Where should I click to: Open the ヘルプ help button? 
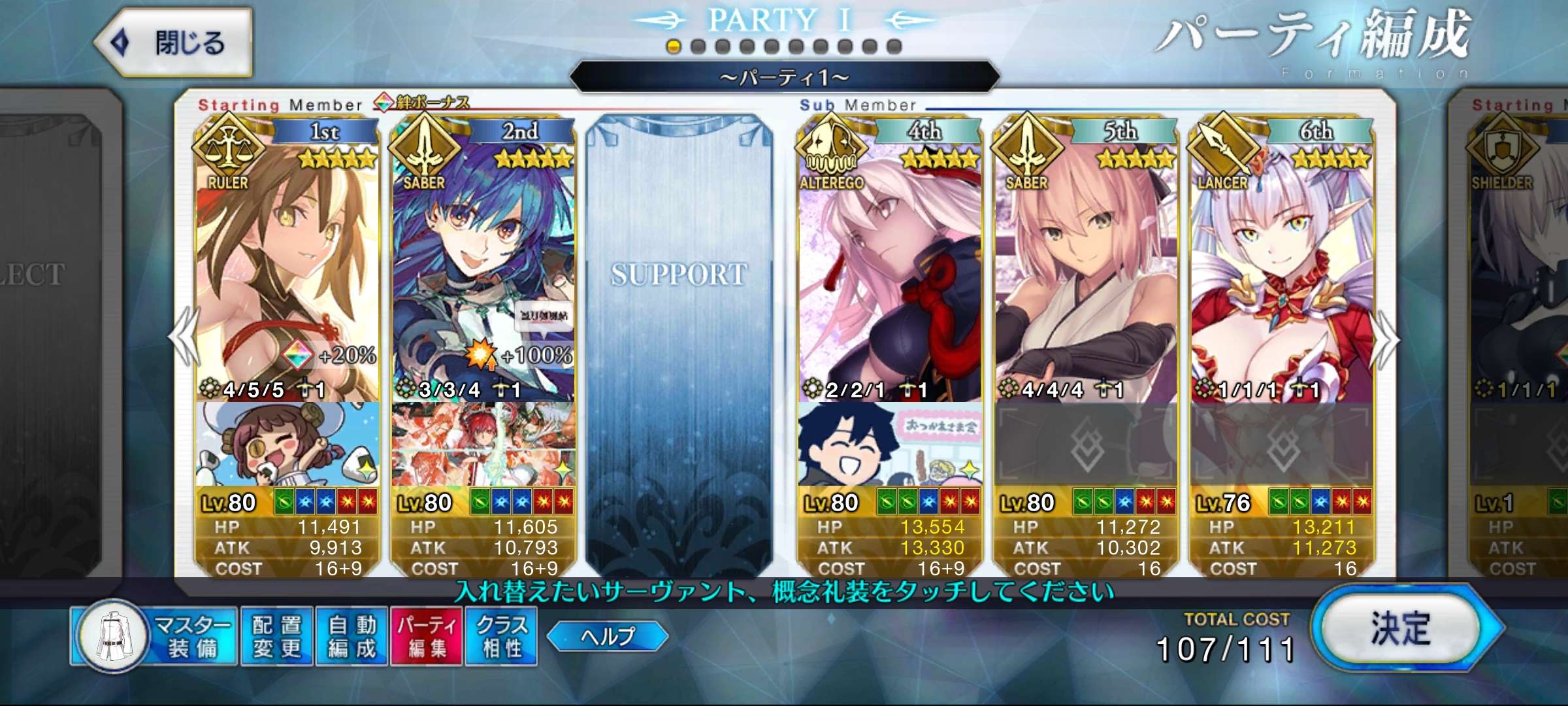pos(608,636)
